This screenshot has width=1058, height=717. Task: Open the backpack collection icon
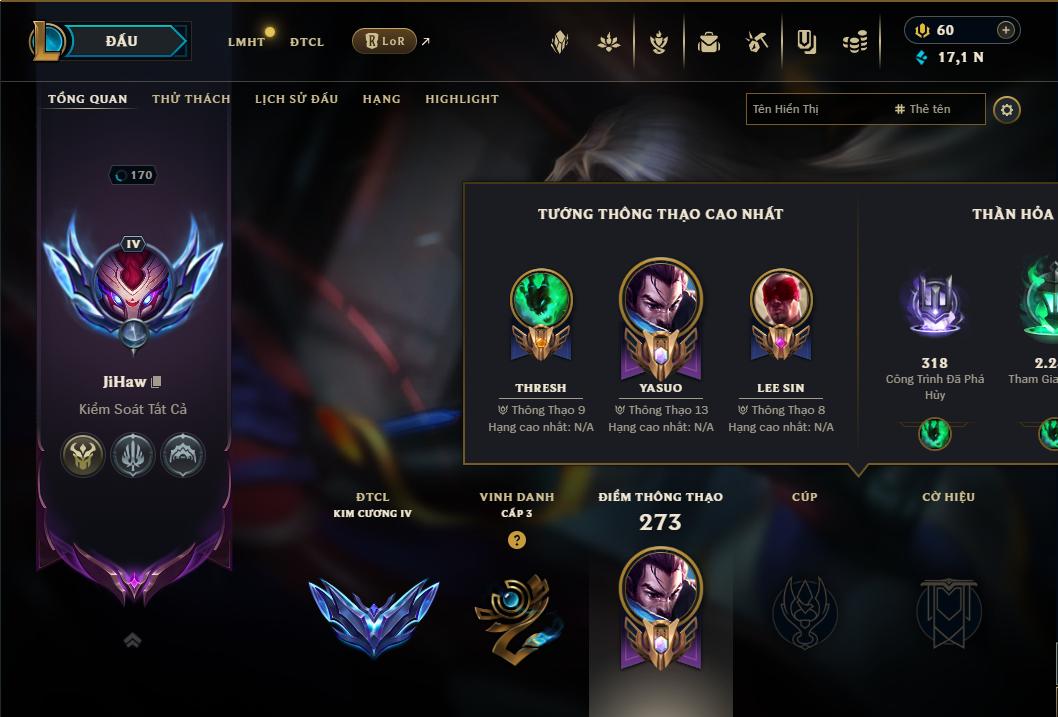point(709,42)
